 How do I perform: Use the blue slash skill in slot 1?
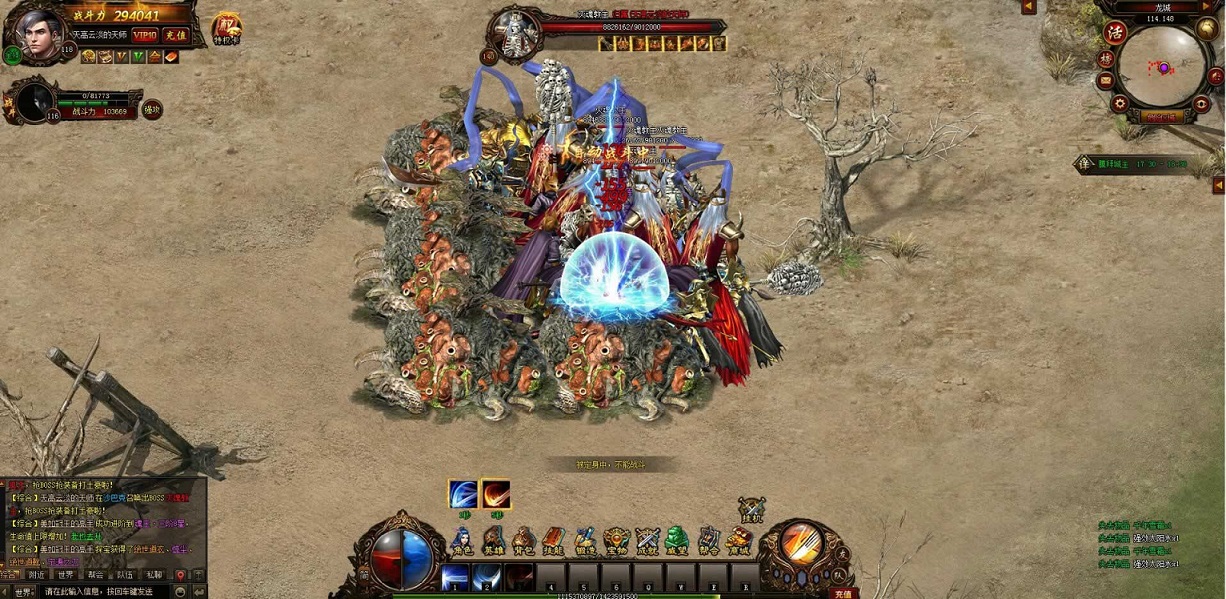pyautogui.click(x=456, y=577)
